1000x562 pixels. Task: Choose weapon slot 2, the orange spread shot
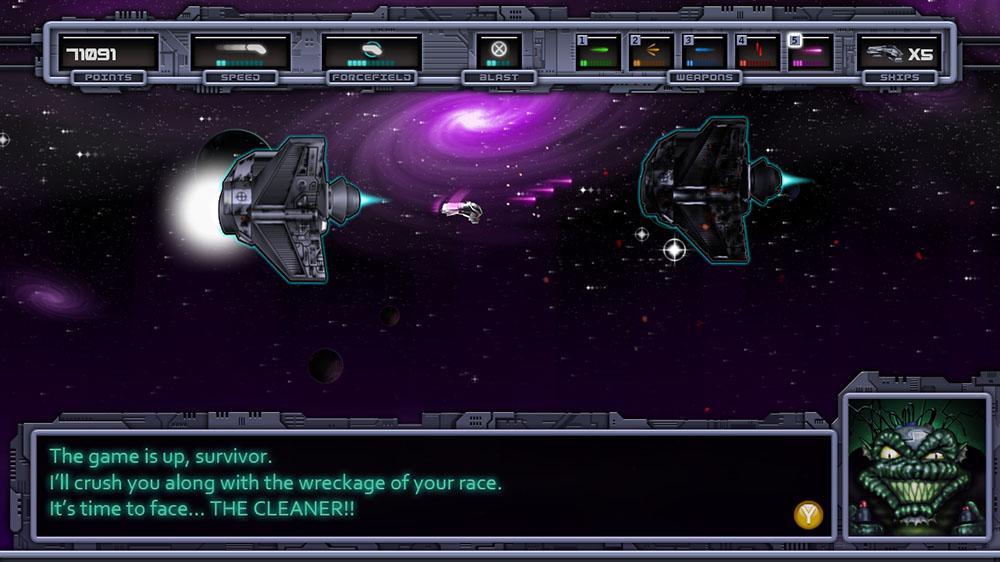(651, 51)
